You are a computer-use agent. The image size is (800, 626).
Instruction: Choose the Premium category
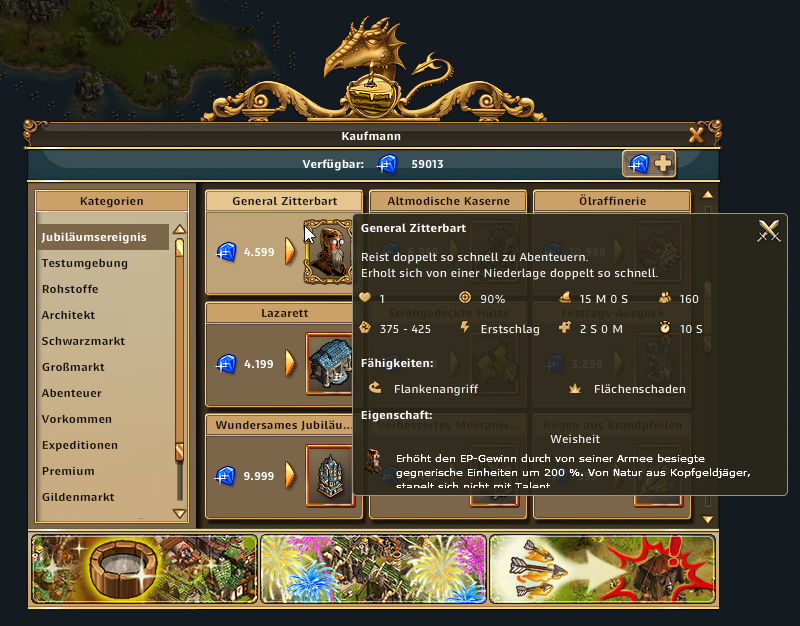click(x=68, y=471)
